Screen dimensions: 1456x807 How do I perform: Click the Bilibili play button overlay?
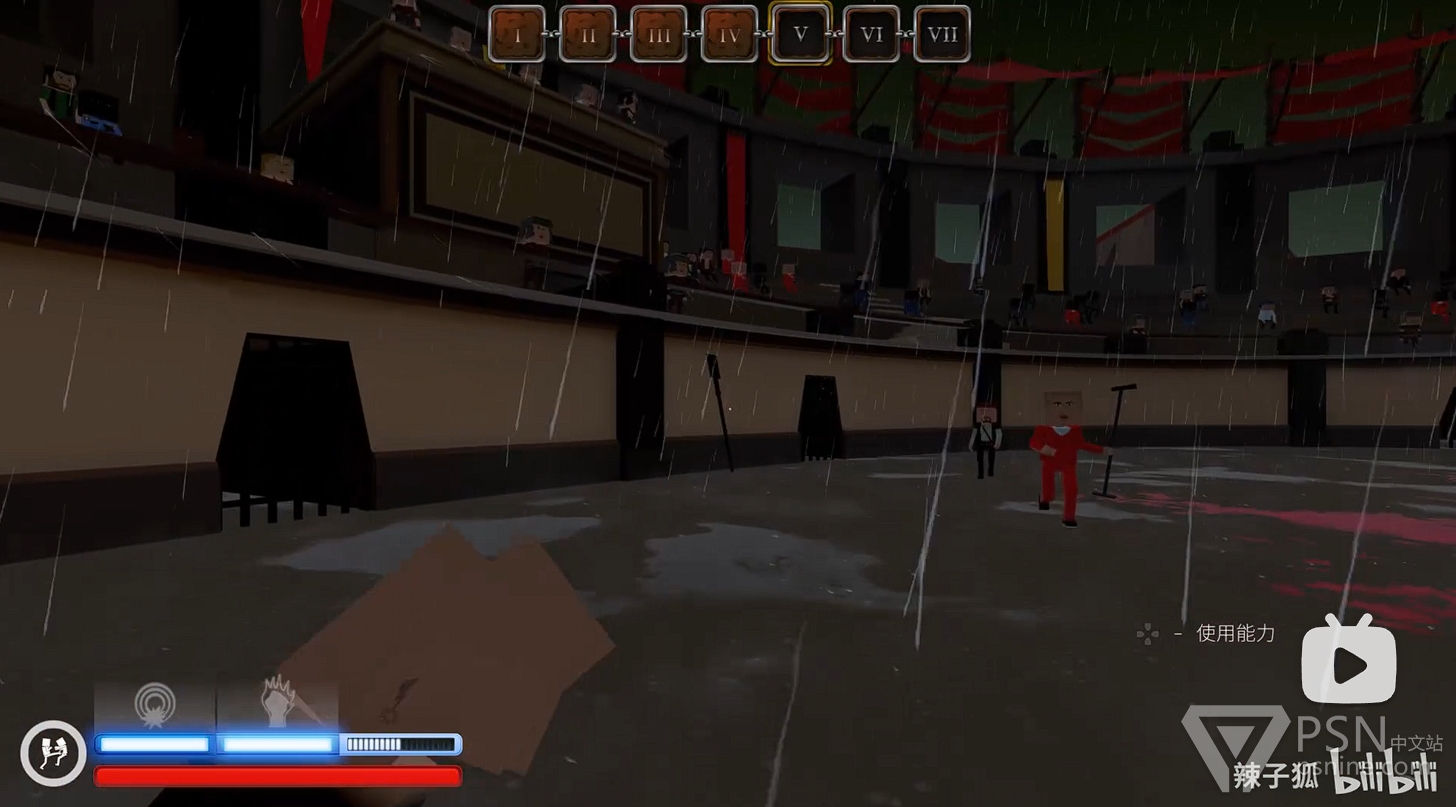coord(1348,661)
